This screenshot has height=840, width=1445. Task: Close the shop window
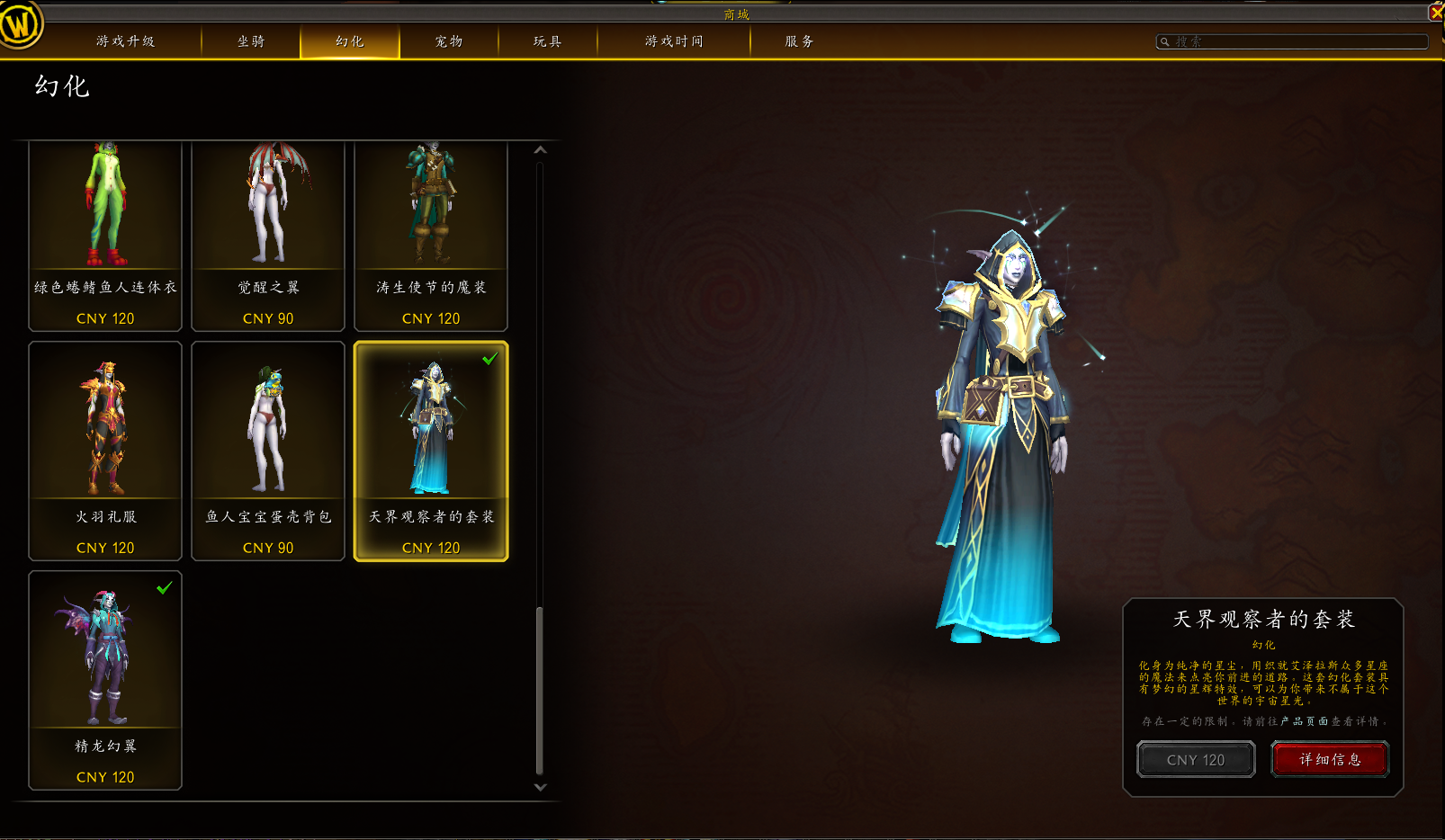pos(1436,12)
